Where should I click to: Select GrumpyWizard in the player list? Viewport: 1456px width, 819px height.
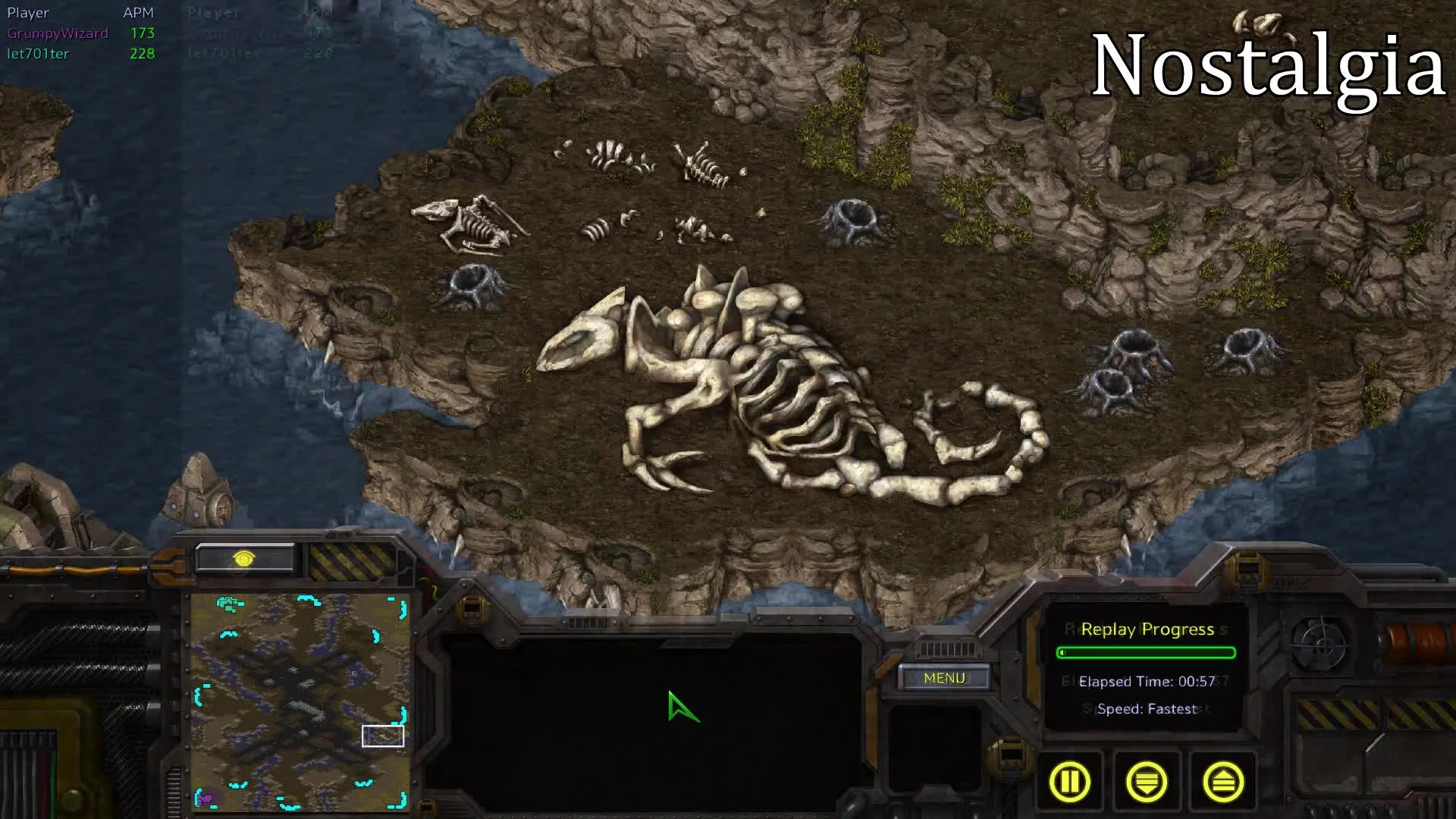(57, 33)
